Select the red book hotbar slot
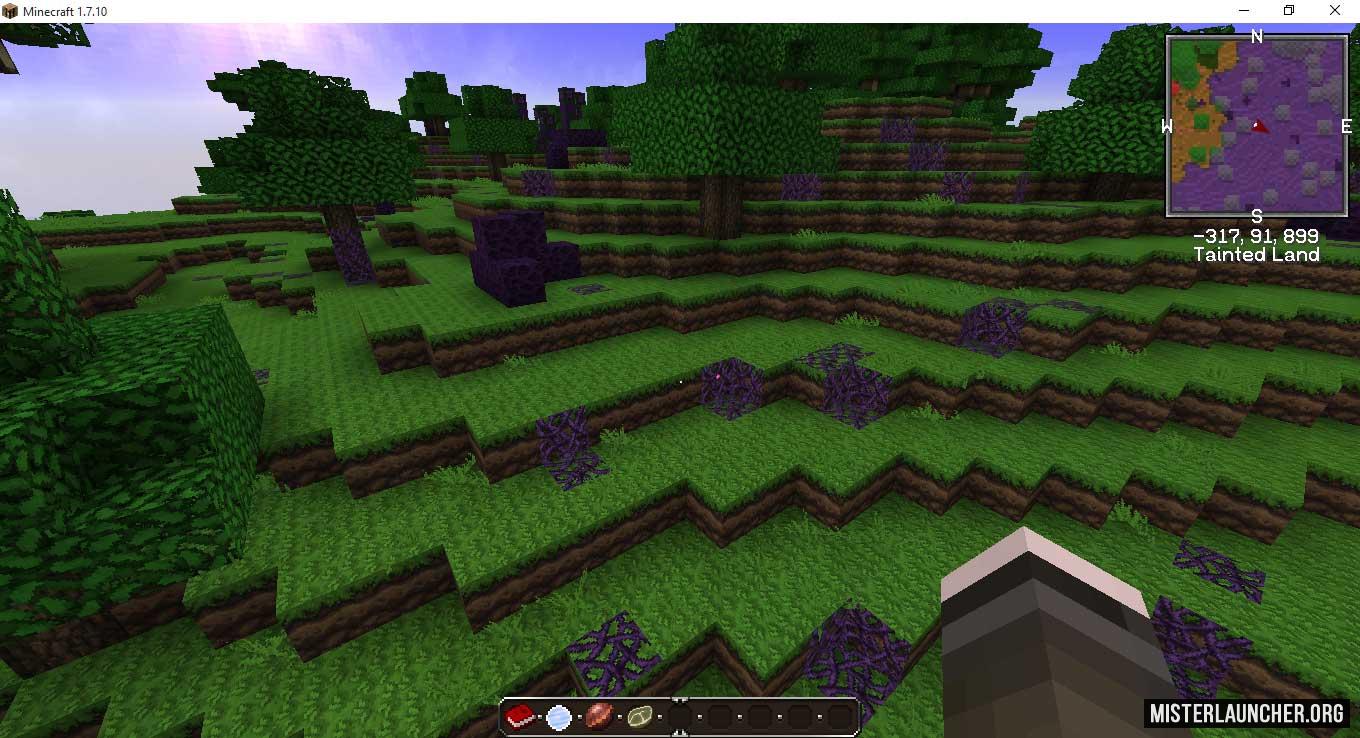The width and height of the screenshot is (1360, 738). click(x=519, y=716)
